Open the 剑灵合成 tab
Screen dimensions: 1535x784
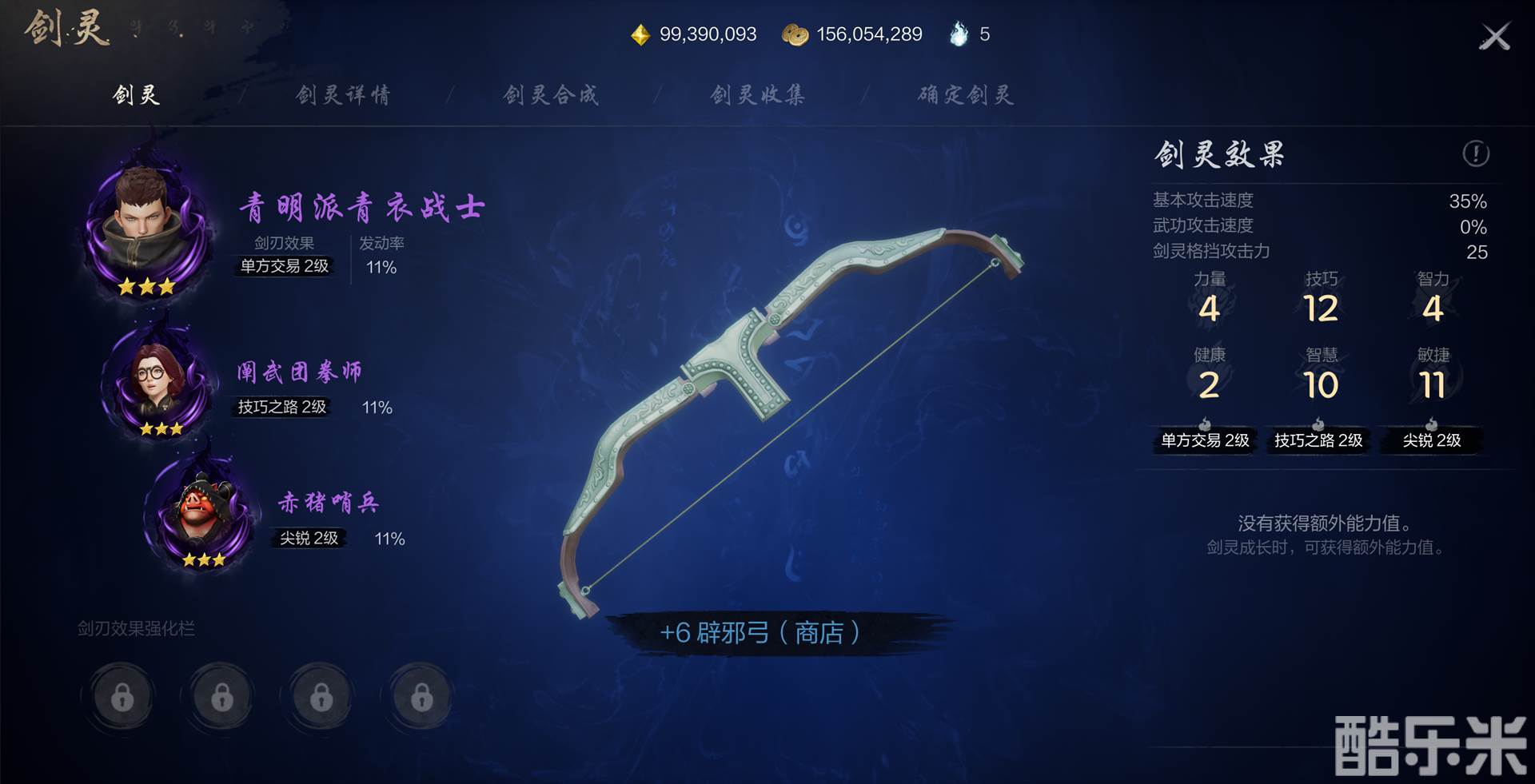[551, 95]
